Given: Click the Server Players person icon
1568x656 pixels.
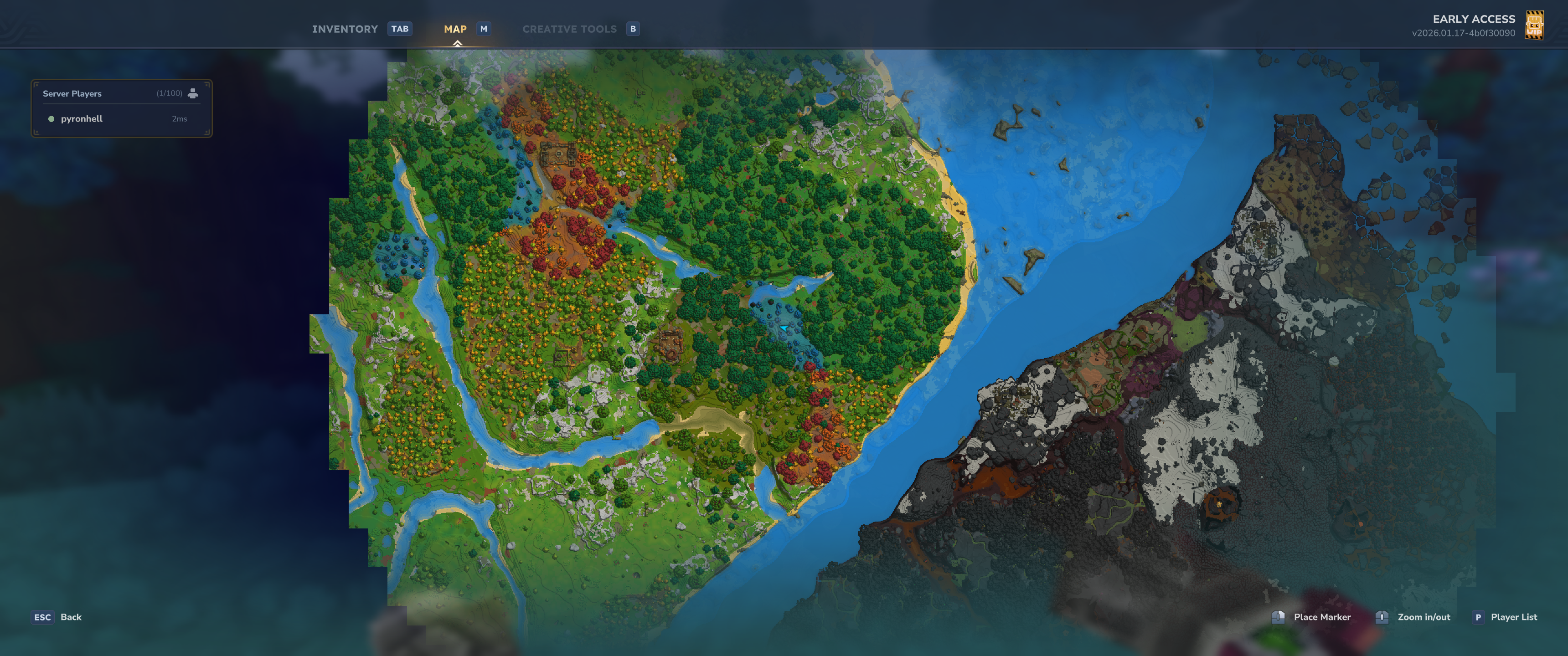Looking at the screenshot, I should point(193,93).
